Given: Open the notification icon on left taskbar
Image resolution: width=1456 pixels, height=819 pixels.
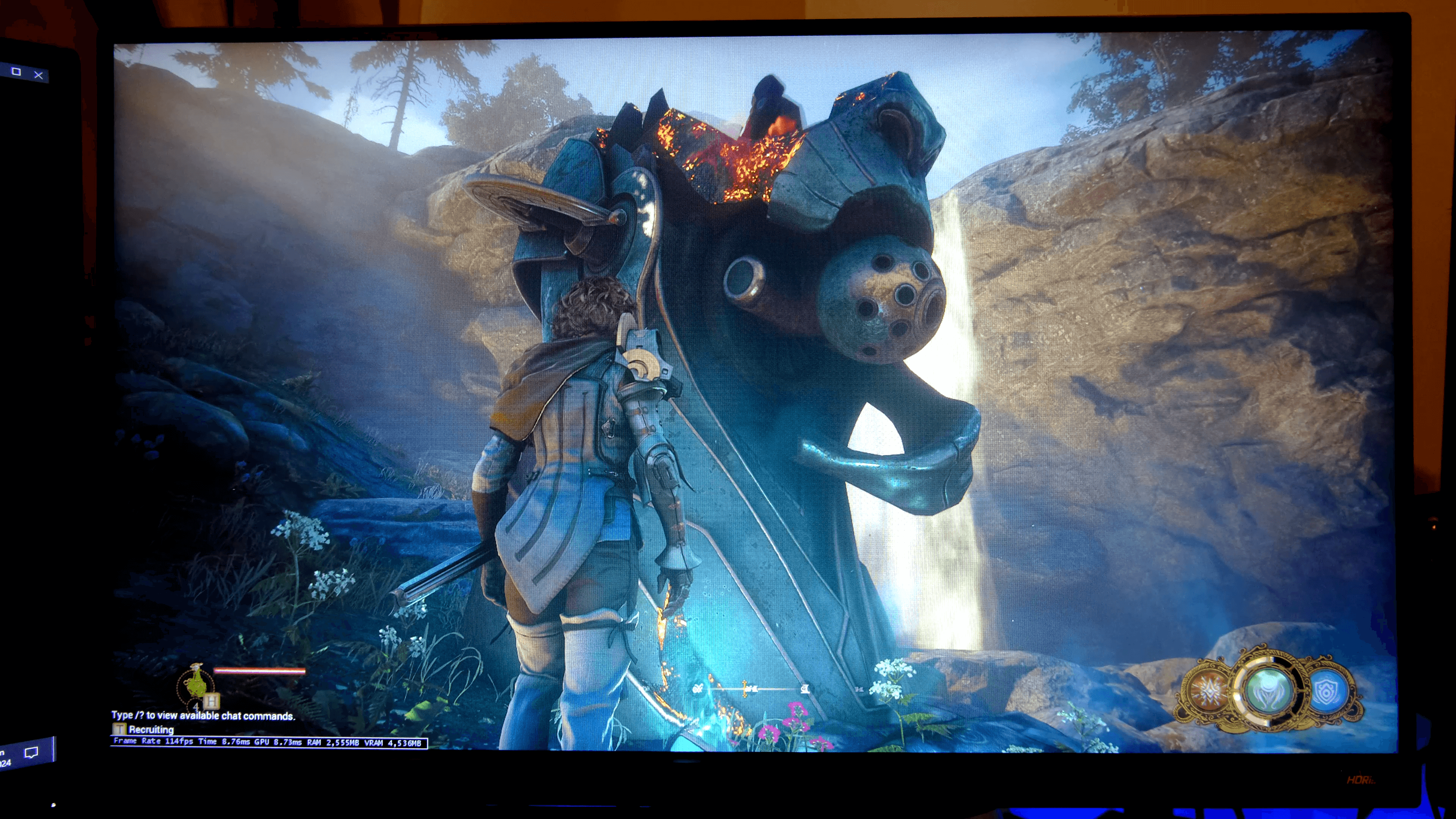Looking at the screenshot, I should pos(31,752).
